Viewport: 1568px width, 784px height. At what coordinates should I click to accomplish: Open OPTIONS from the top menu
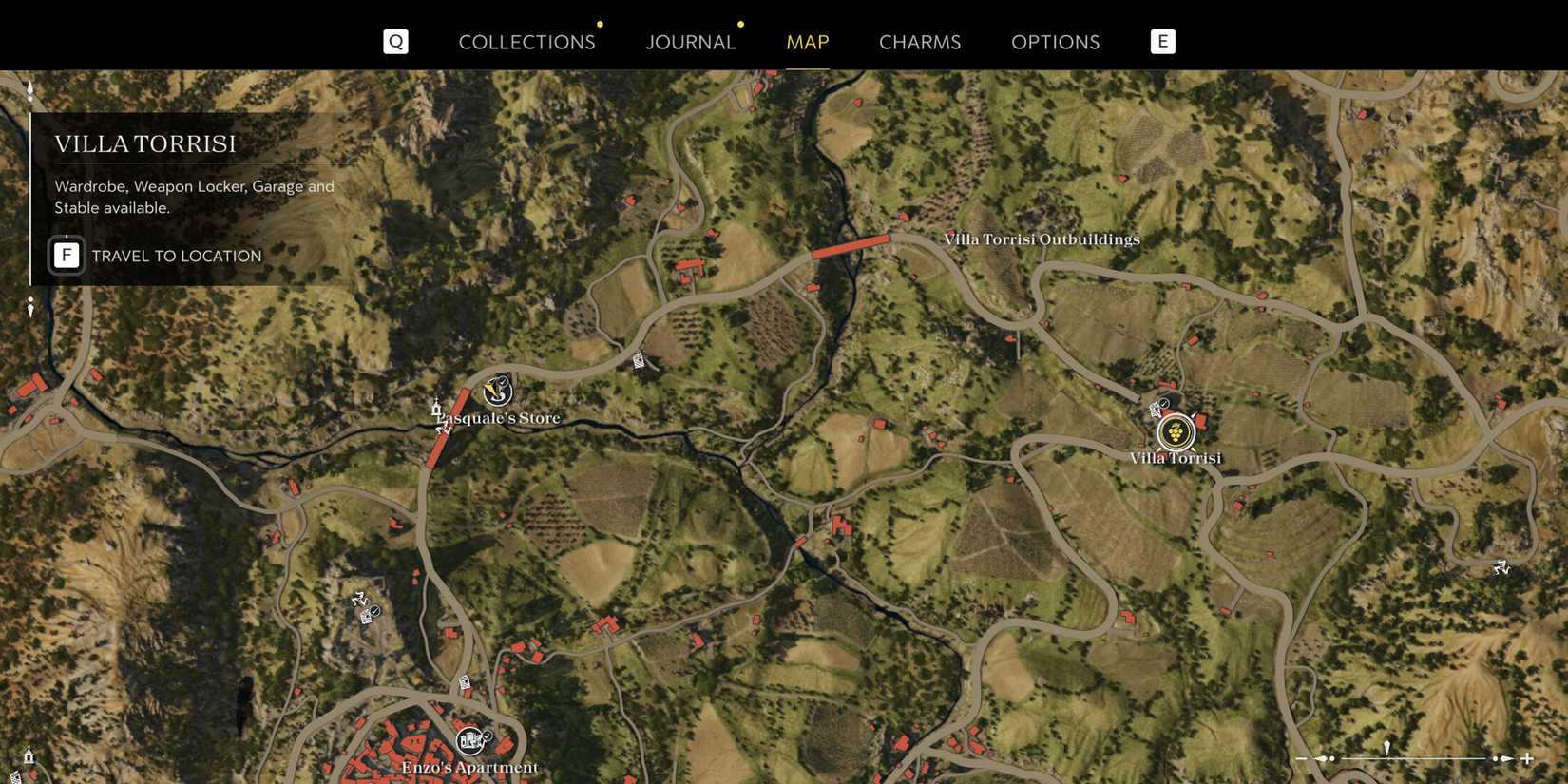point(1055,42)
